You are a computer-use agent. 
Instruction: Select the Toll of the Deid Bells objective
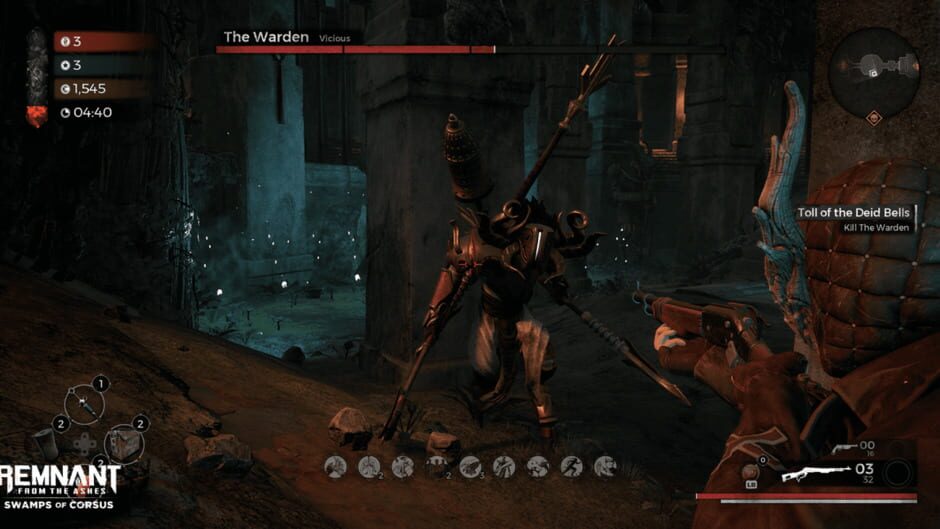click(x=851, y=213)
